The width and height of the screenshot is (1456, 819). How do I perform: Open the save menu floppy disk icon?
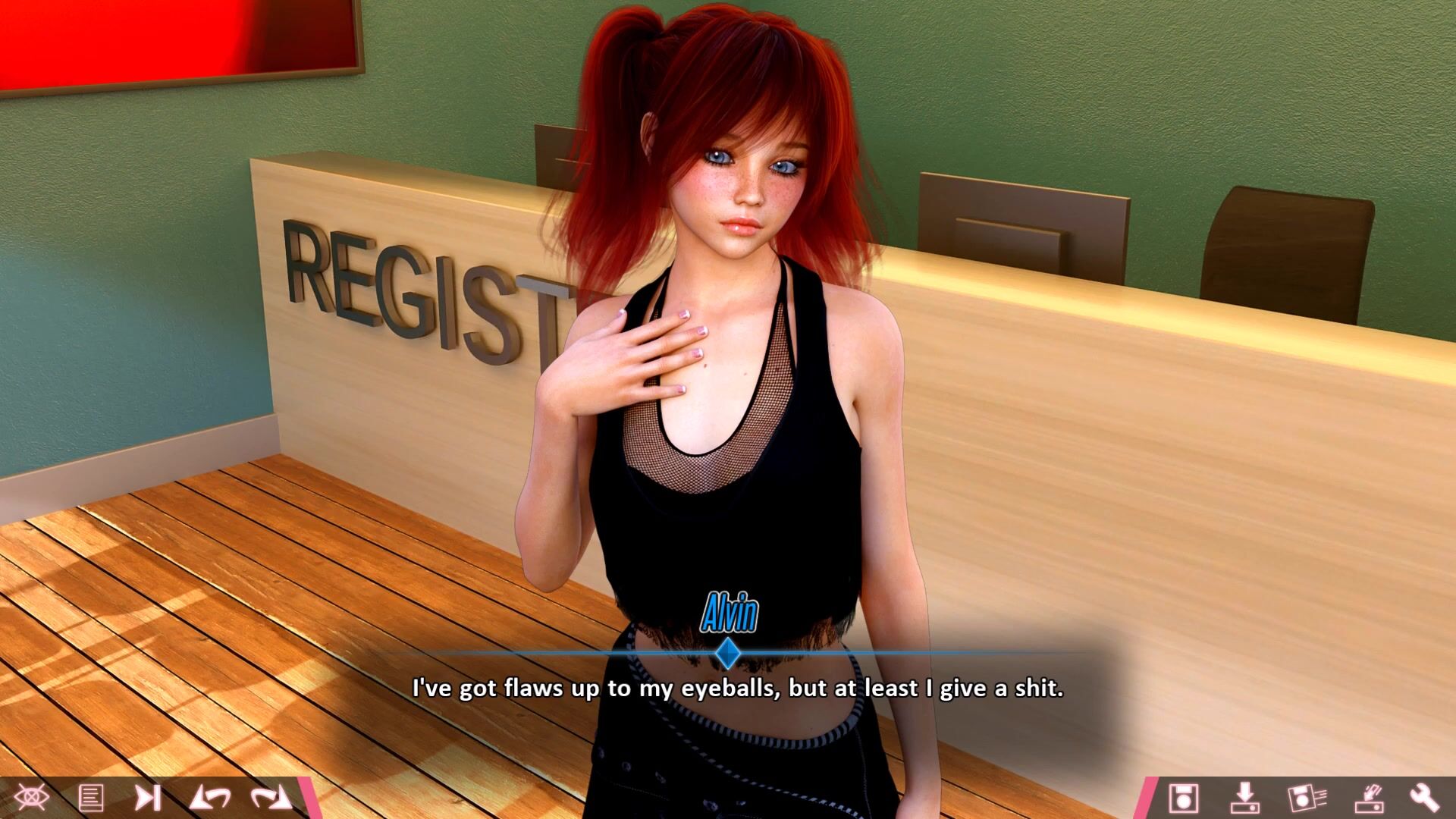pyautogui.click(x=1183, y=798)
